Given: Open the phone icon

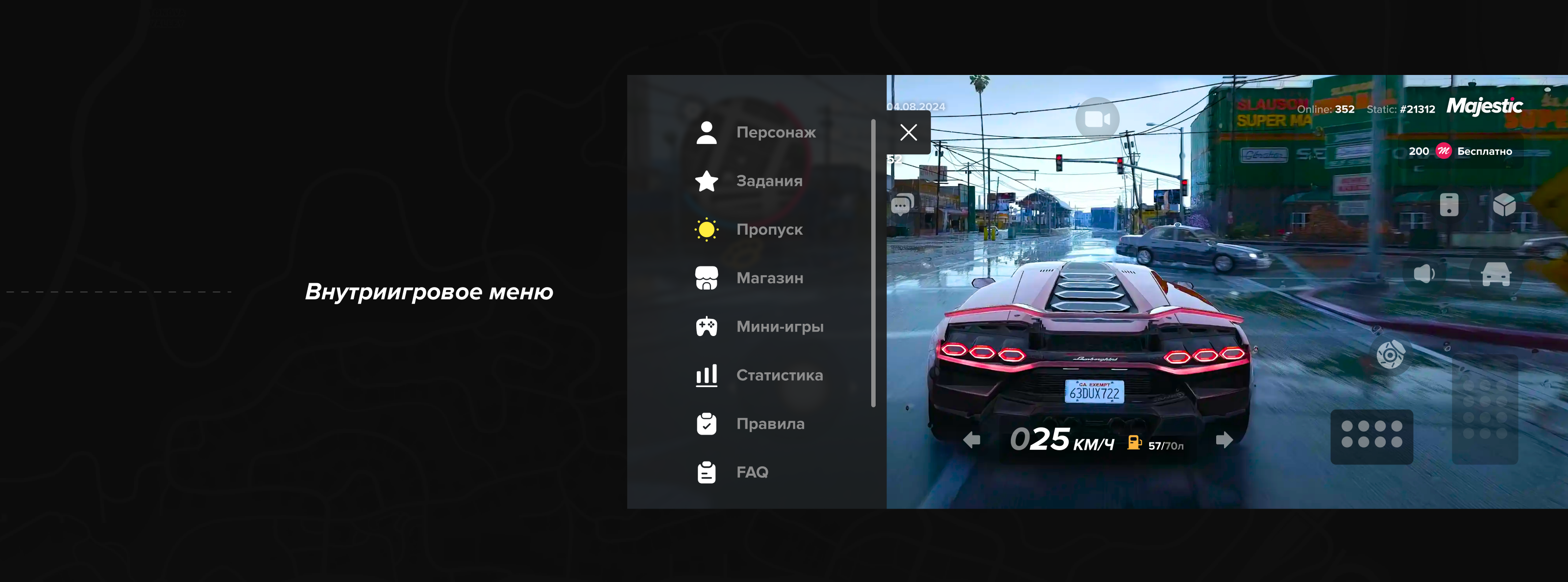Looking at the screenshot, I should point(1449,205).
